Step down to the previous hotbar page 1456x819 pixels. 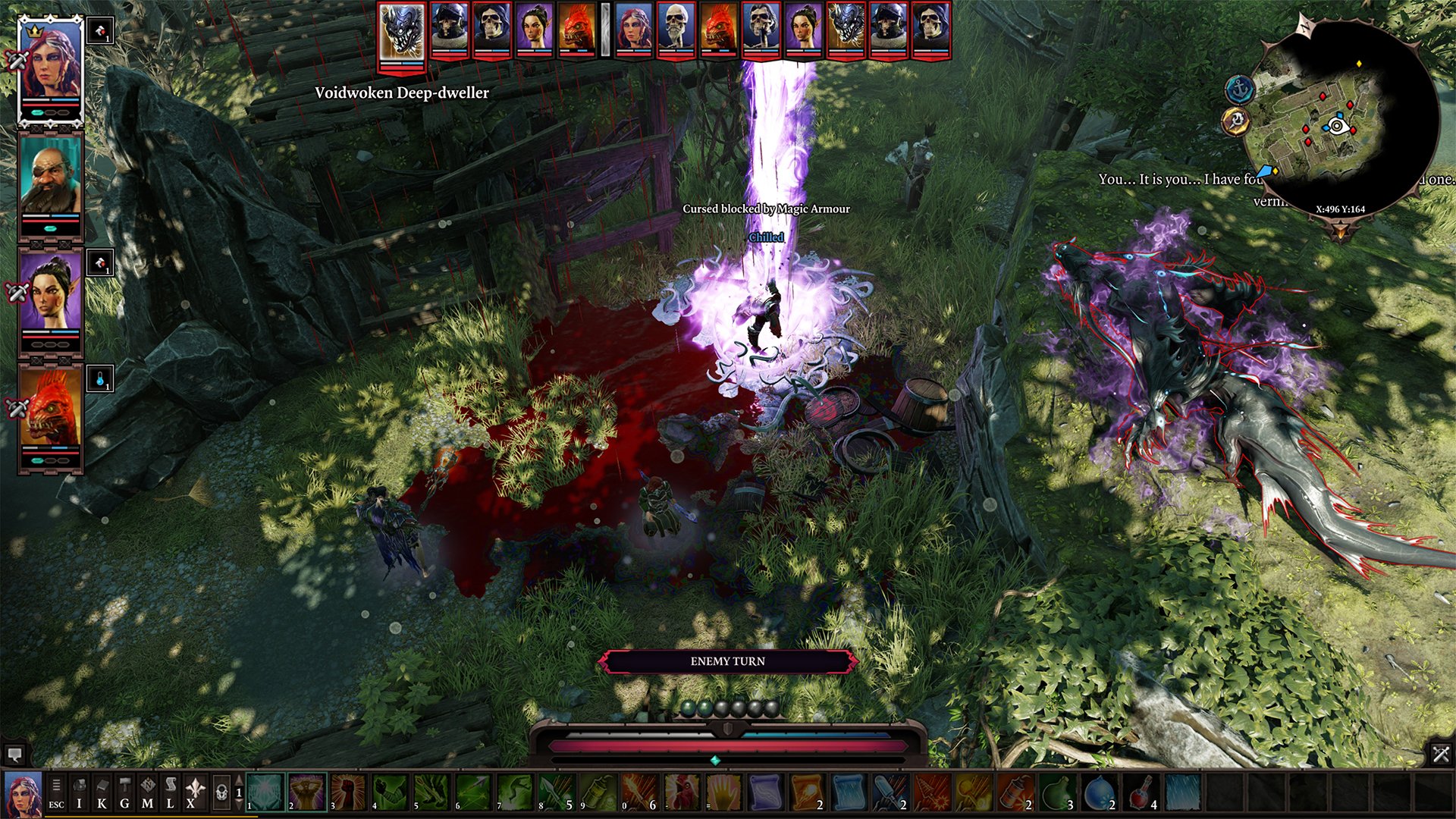239,805
